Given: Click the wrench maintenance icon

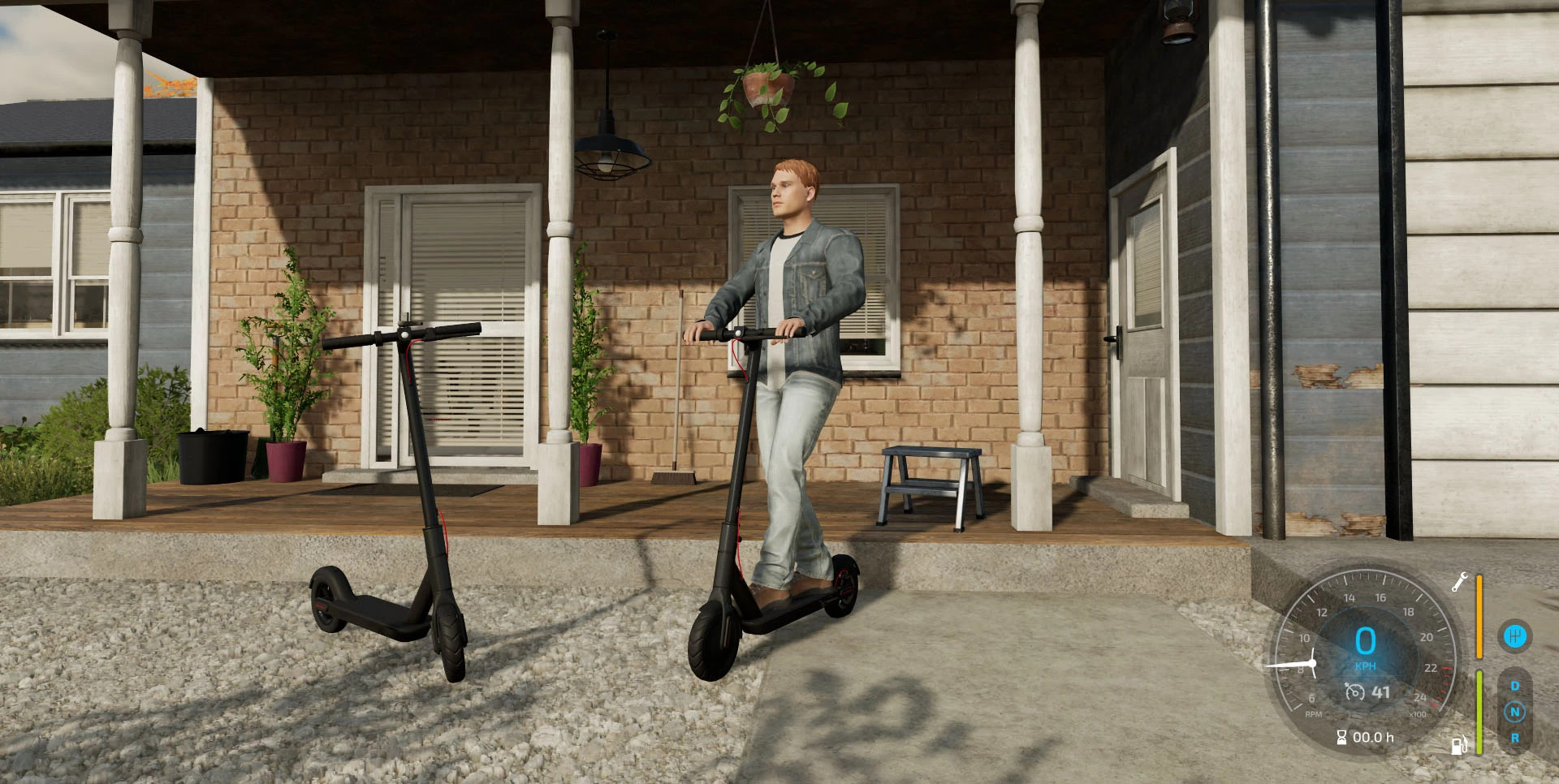Looking at the screenshot, I should tap(1461, 582).
